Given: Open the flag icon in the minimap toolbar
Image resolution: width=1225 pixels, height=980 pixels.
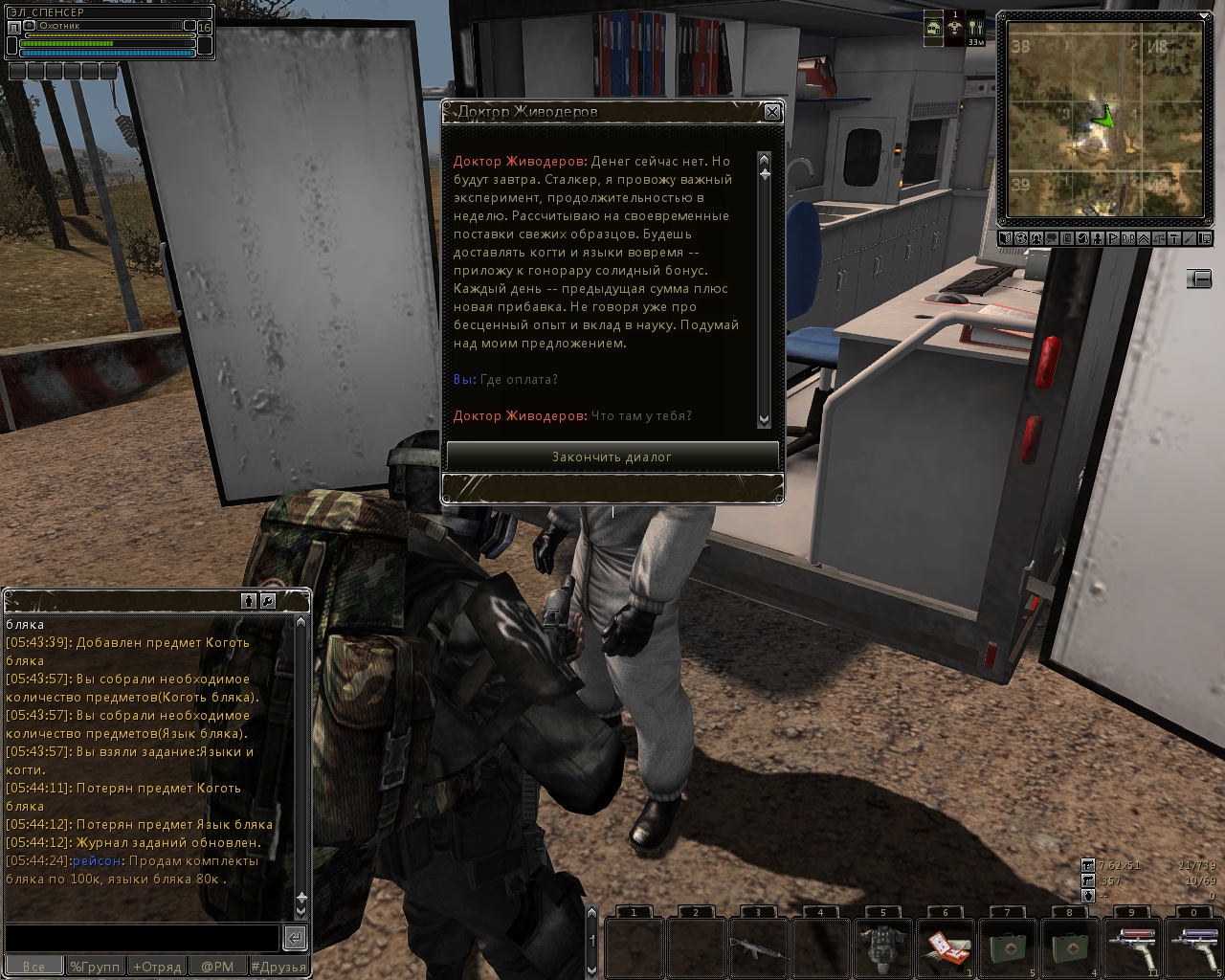Looking at the screenshot, I should (1113, 238).
